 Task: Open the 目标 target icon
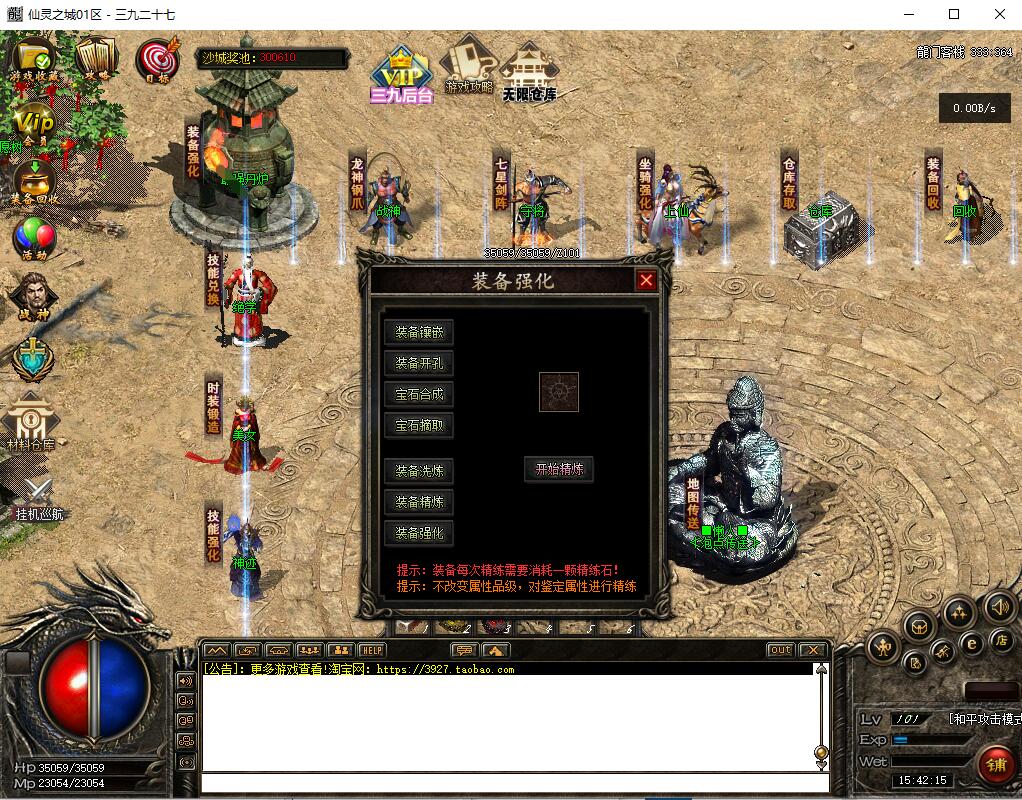(x=156, y=60)
